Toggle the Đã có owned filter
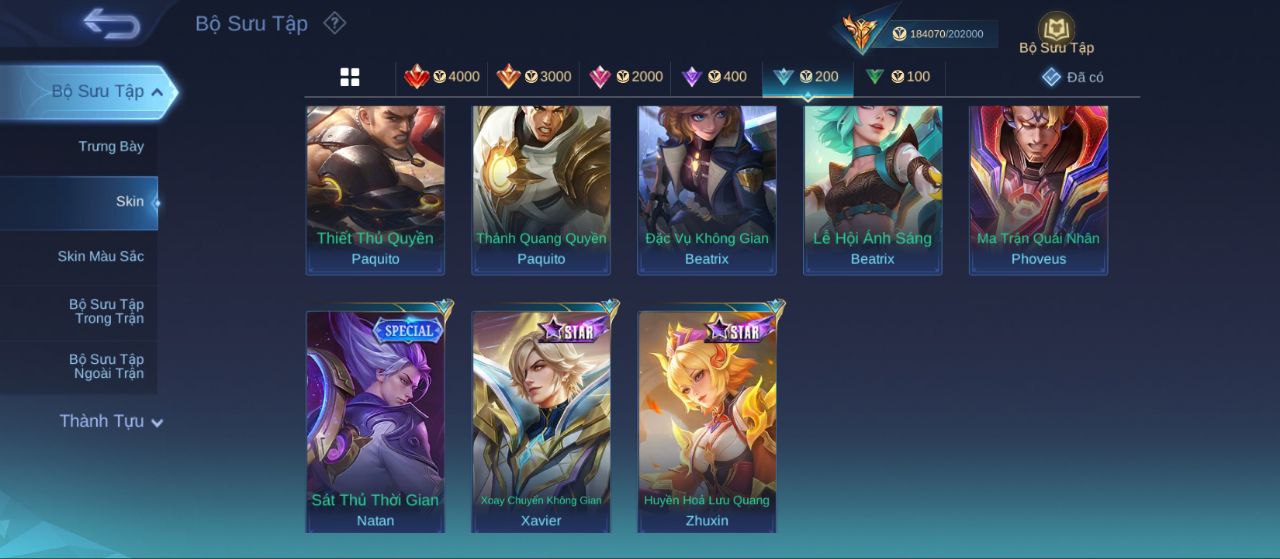This screenshot has height=559, width=1280. pos(1072,77)
